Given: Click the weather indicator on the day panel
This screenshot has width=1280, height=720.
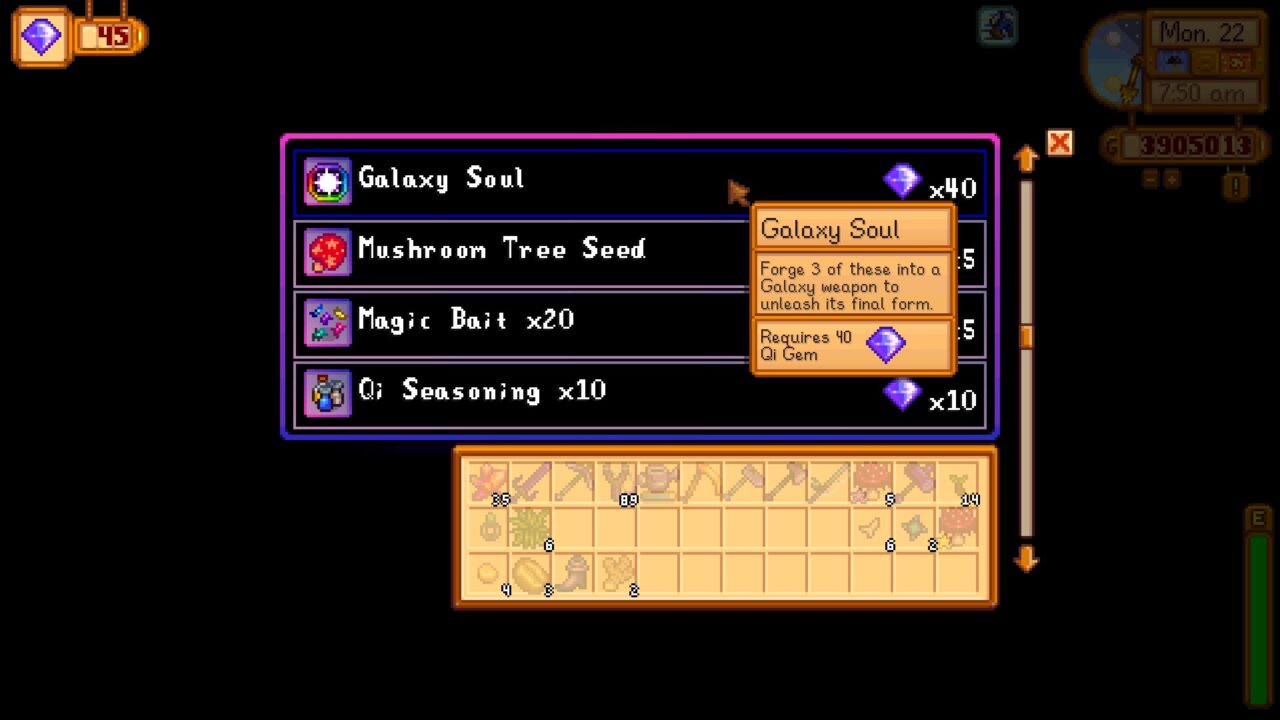Looking at the screenshot, I should (x=1174, y=61).
